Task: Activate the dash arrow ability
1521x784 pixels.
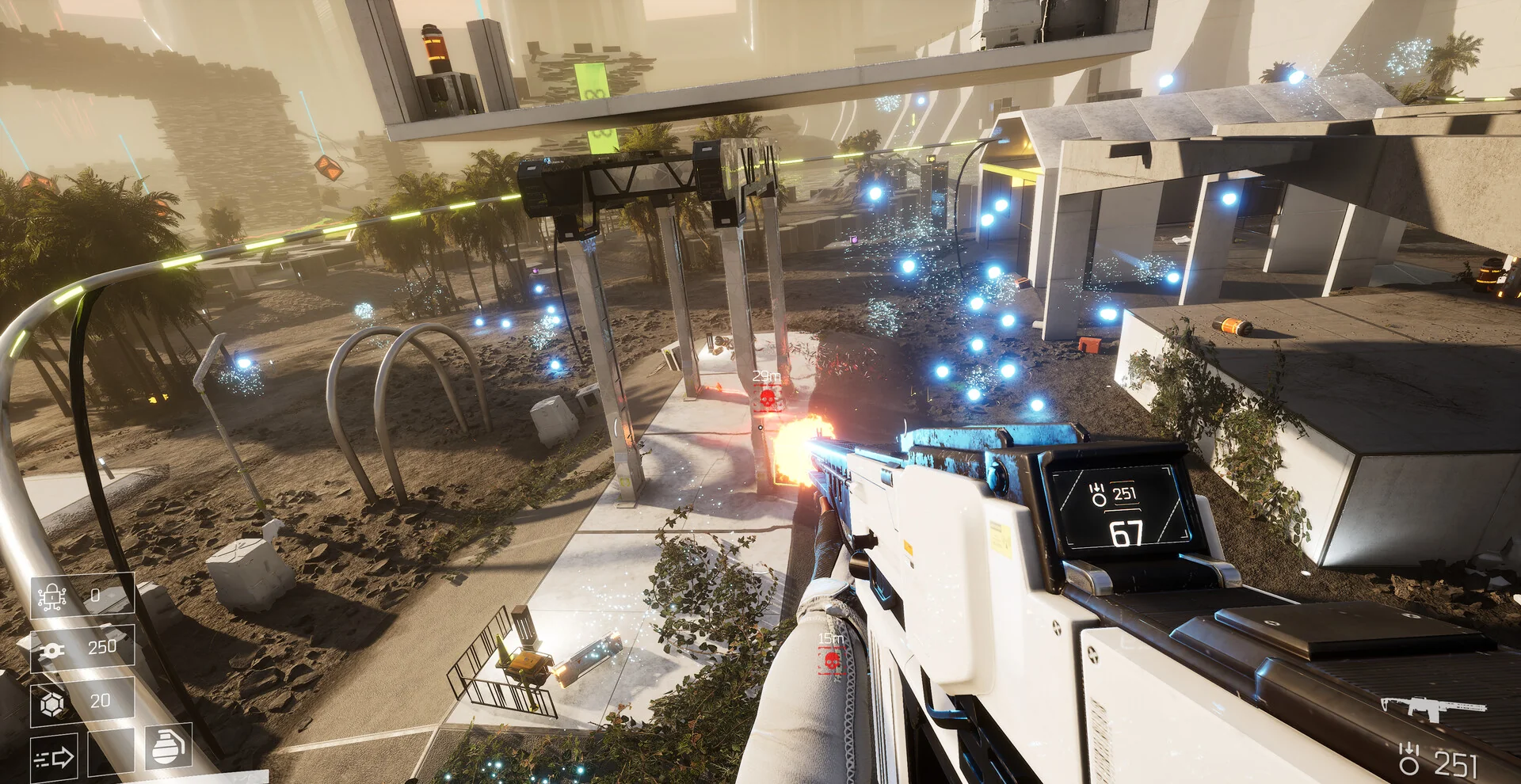Action: tap(54, 758)
